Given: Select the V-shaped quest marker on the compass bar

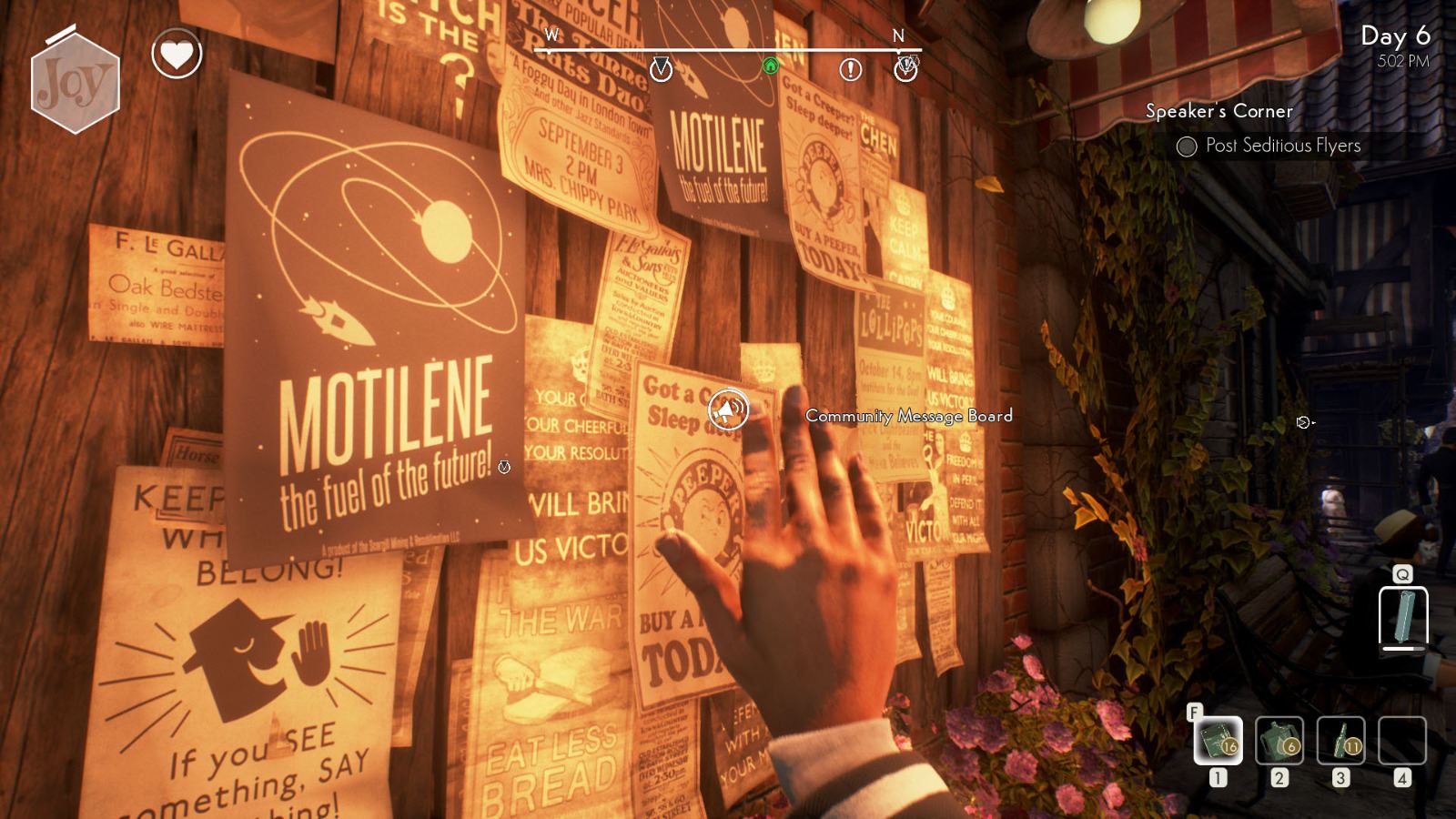Looking at the screenshot, I should click(x=661, y=68).
